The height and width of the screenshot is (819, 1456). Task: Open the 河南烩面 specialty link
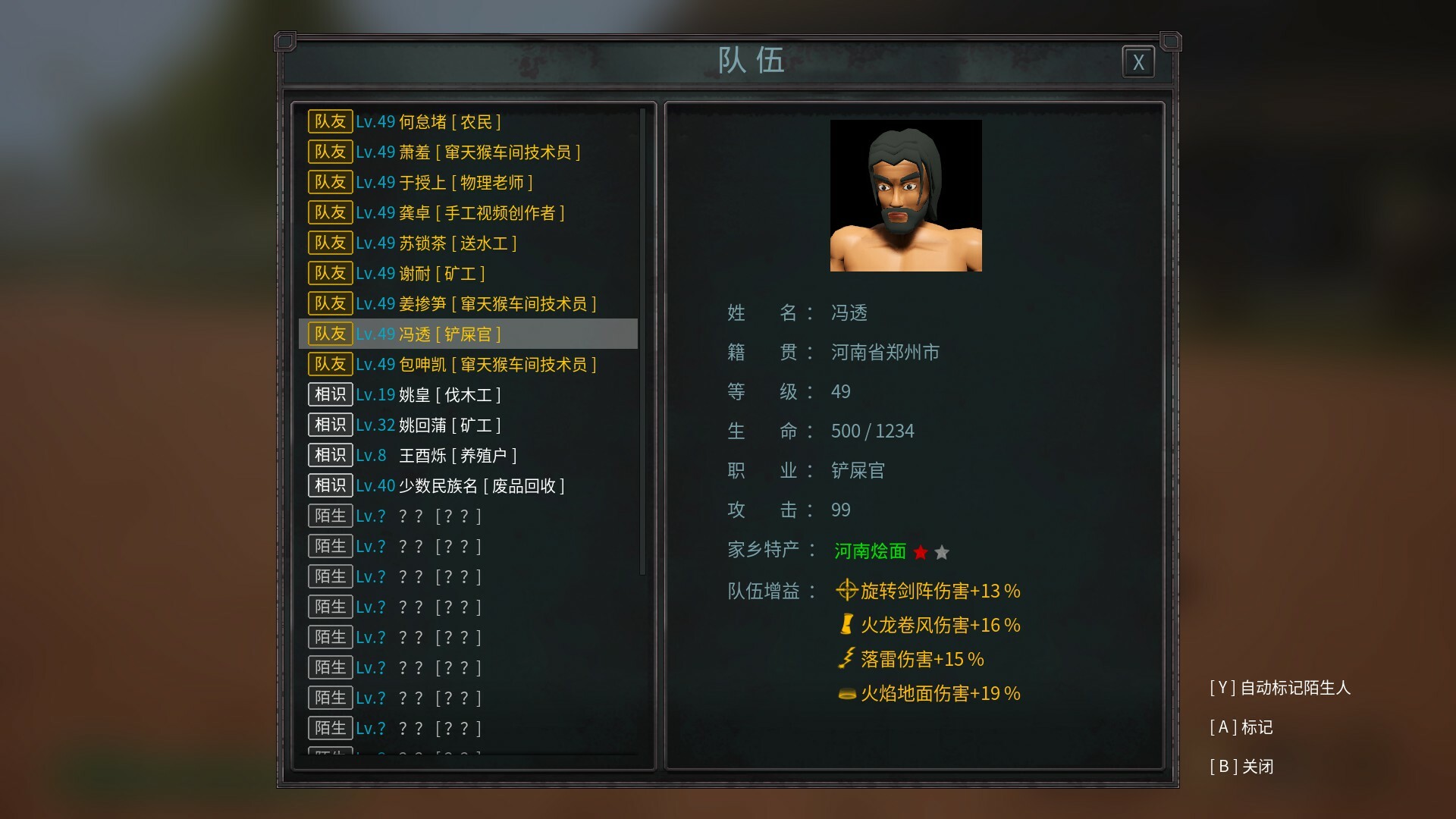tap(868, 552)
